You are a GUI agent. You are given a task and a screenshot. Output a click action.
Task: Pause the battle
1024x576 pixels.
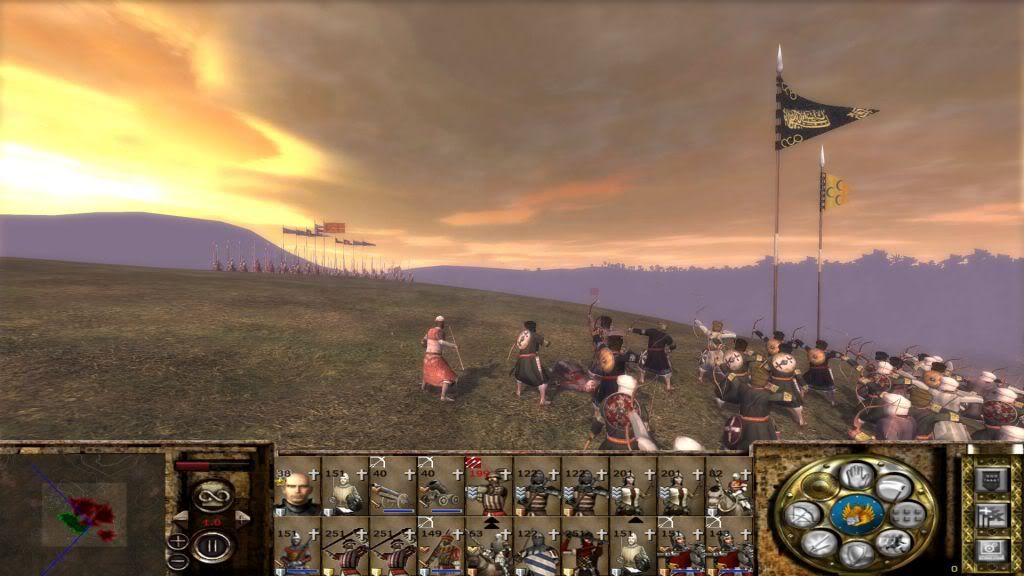213,546
